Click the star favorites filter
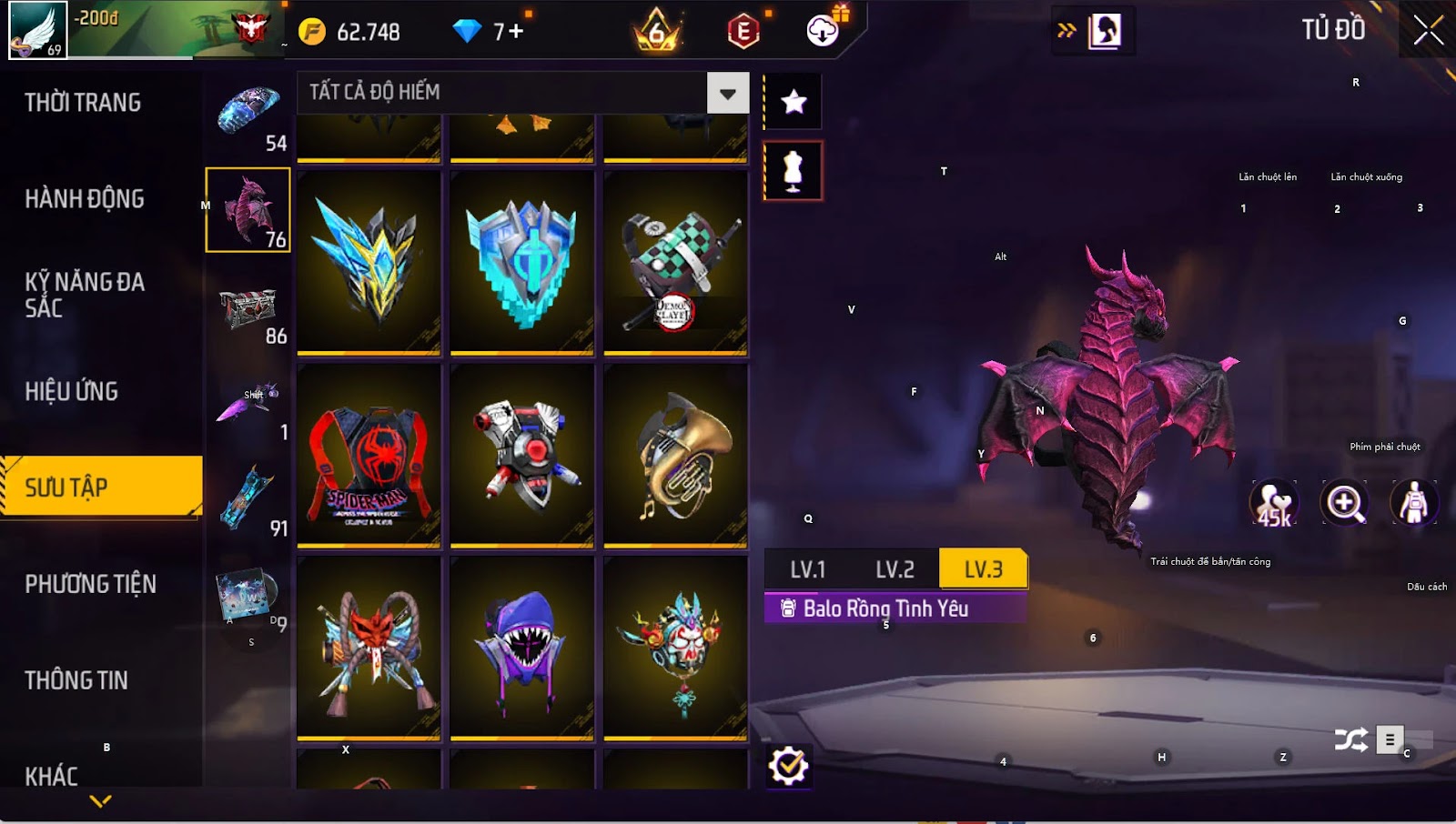This screenshot has height=824, width=1456. tap(794, 102)
